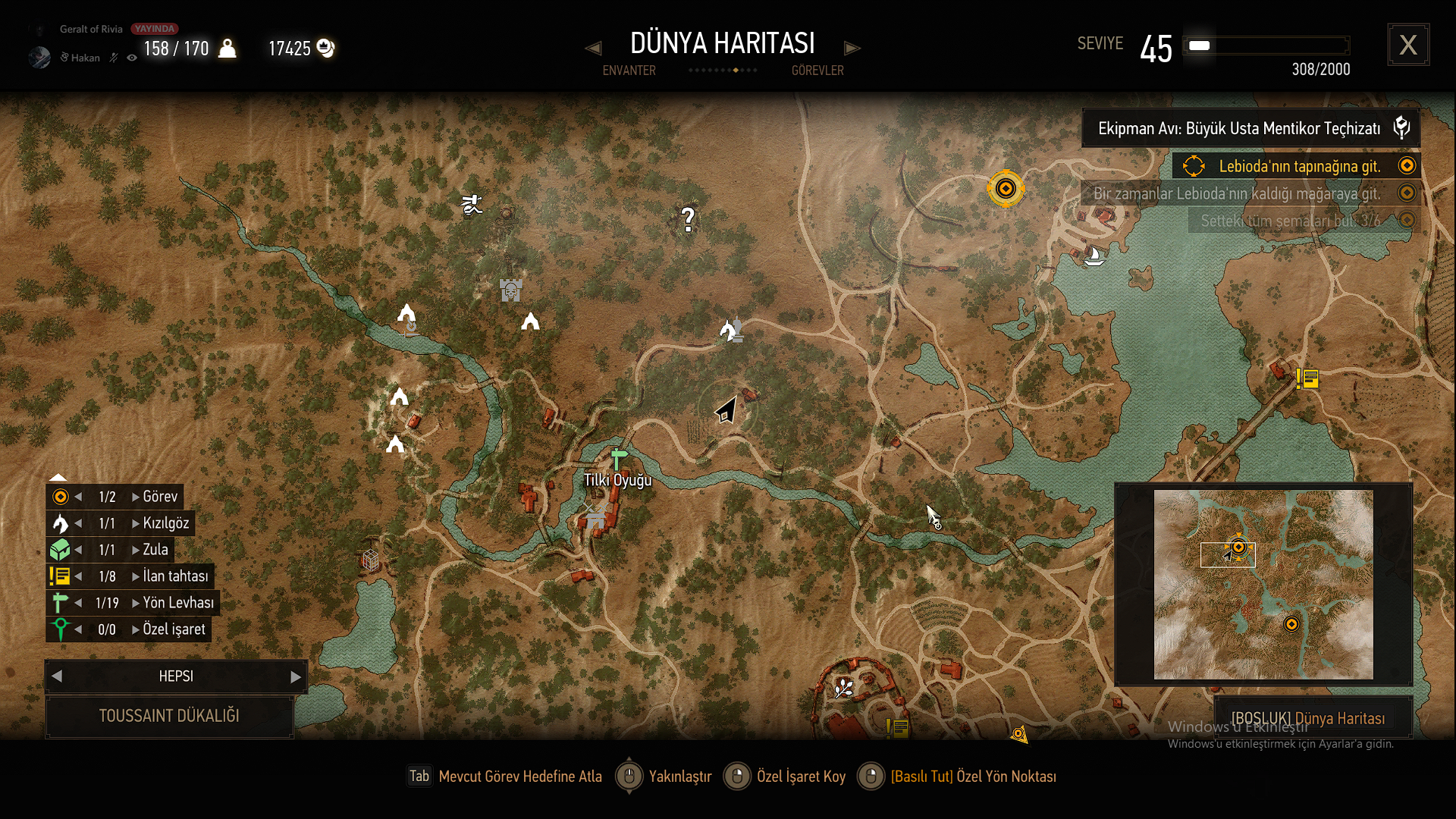Select the Yön Levhası legend entry
Viewport: 1456px width, 819px height.
tap(178, 603)
